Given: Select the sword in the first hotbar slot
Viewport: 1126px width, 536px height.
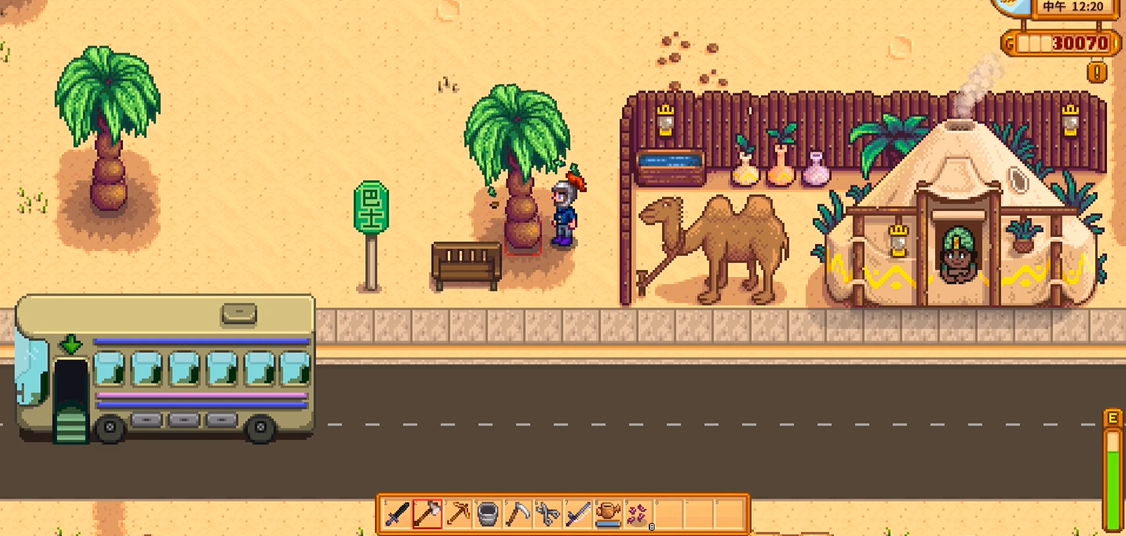Looking at the screenshot, I should (x=398, y=514).
